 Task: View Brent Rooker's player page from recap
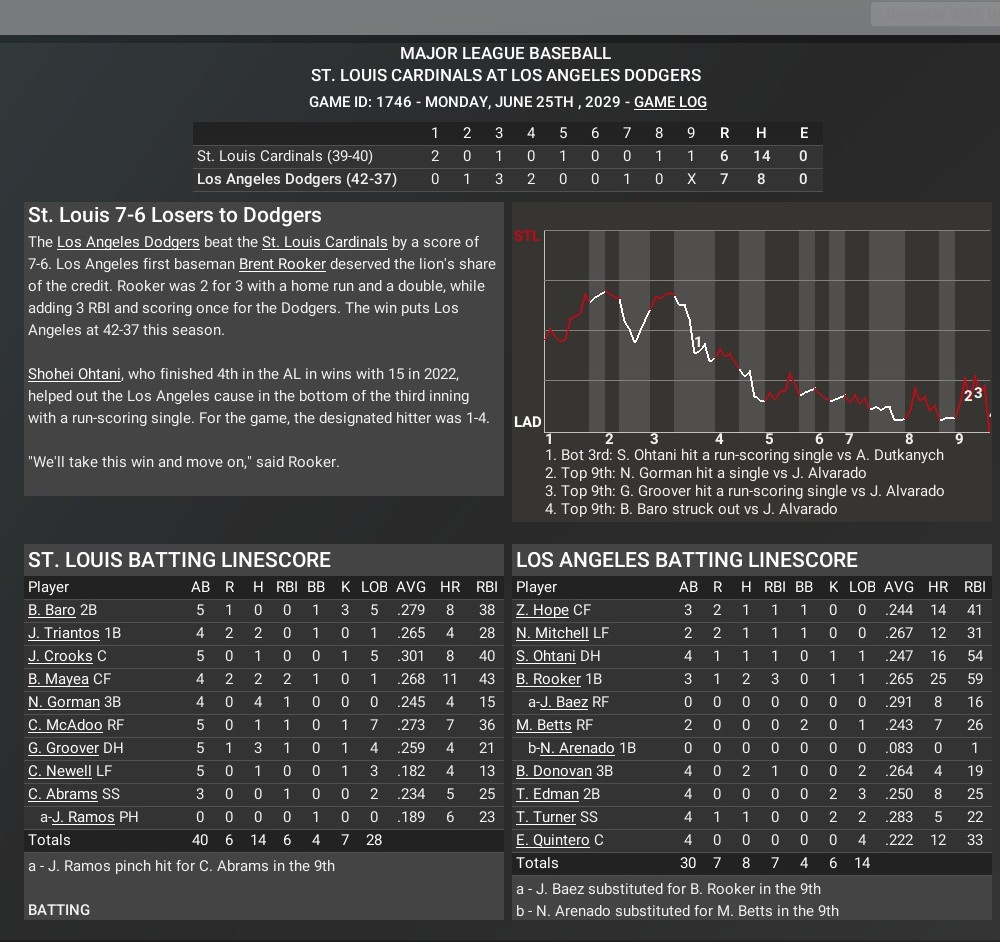pyautogui.click(x=282, y=264)
